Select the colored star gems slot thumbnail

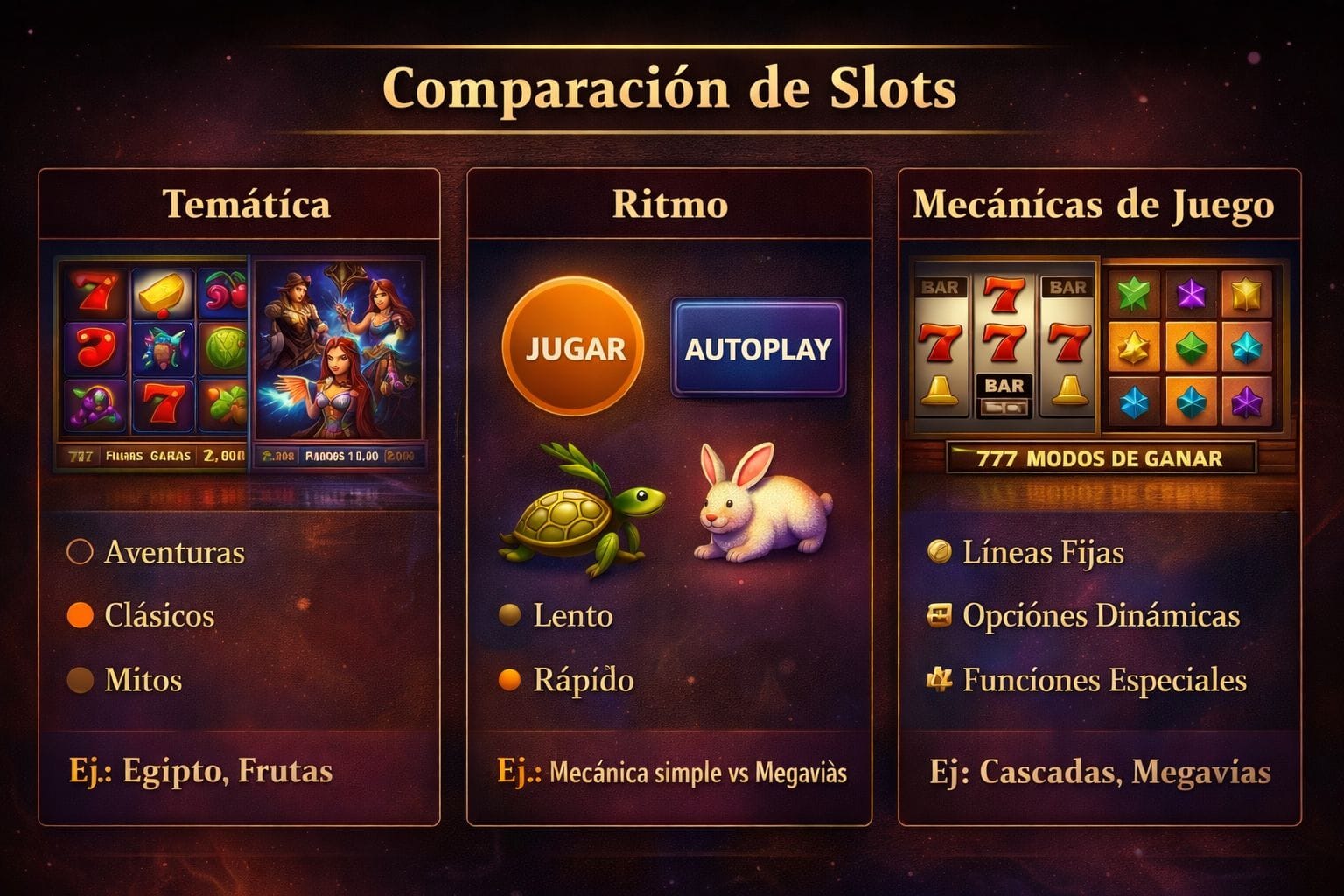(1192, 347)
